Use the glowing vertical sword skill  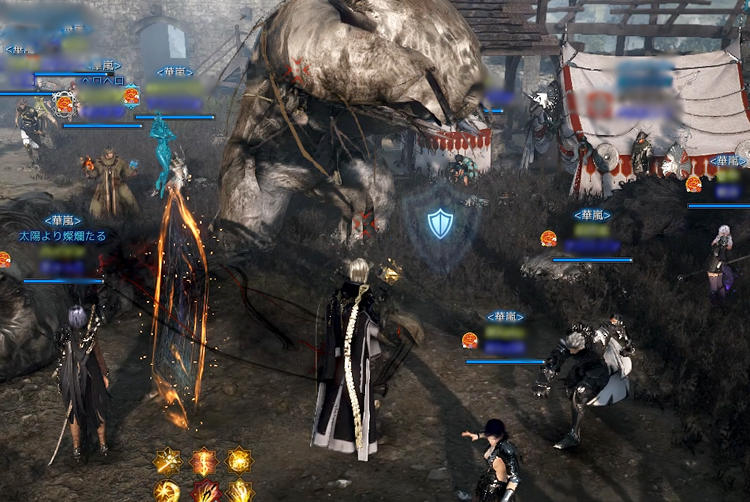pyautogui.click(x=204, y=461)
